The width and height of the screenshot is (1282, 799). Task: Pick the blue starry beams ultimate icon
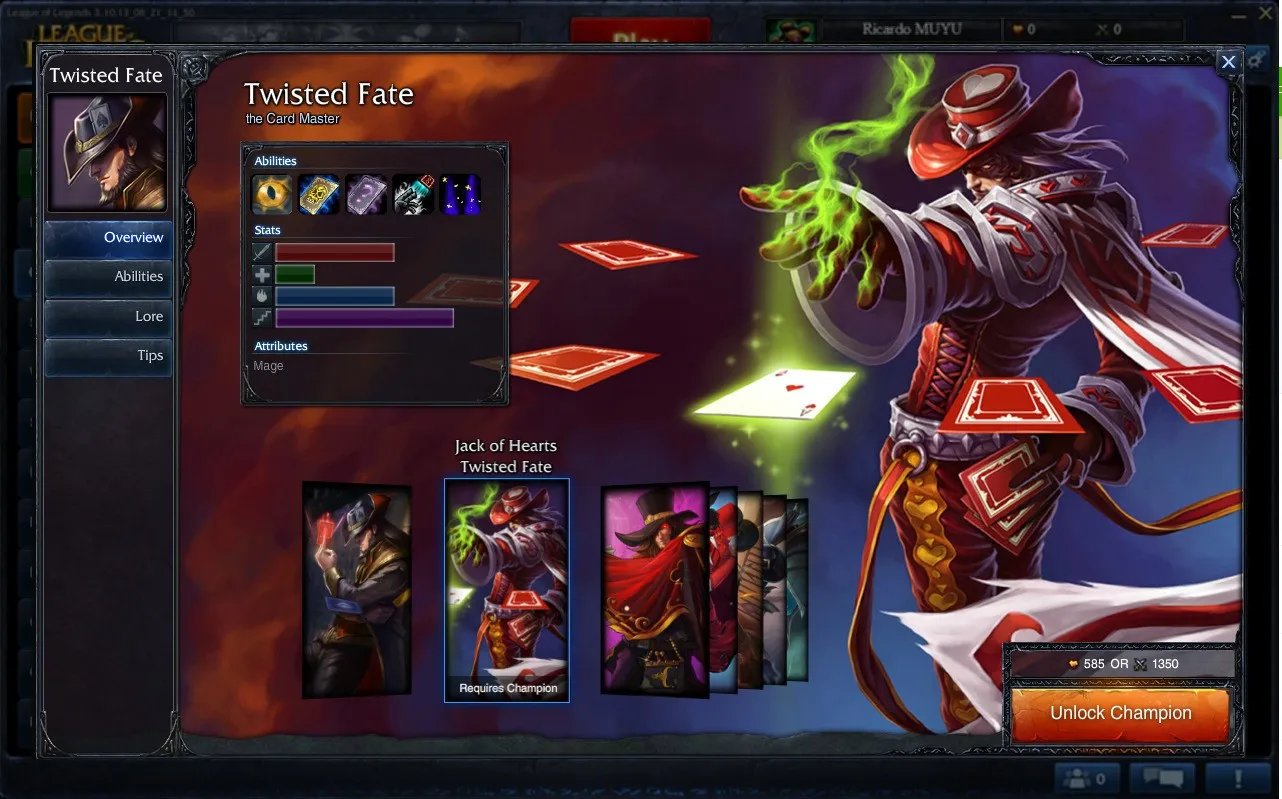[x=460, y=194]
